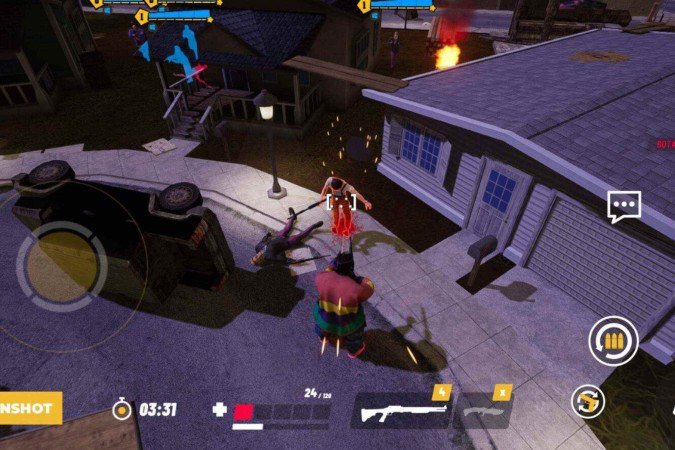This screenshot has width=675, height=450.
Task: Open the chat speech bubble
Action: tap(624, 207)
